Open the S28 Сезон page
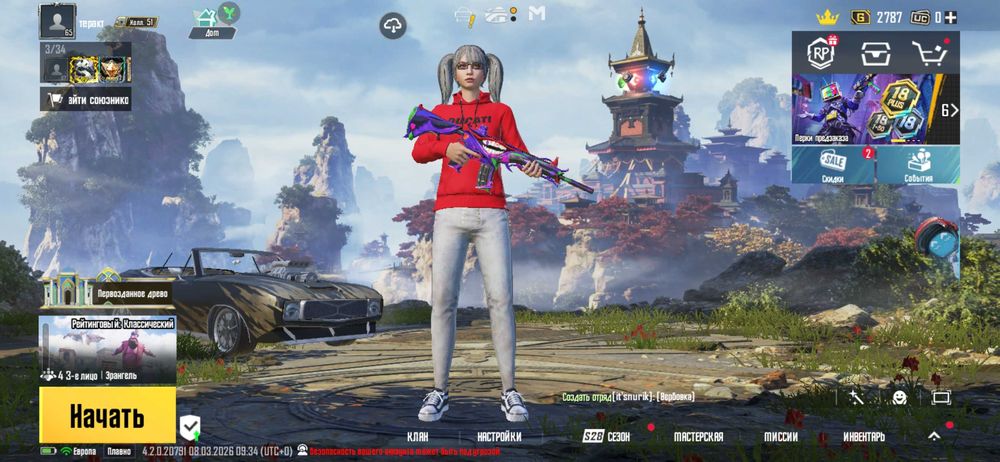 pos(608,437)
